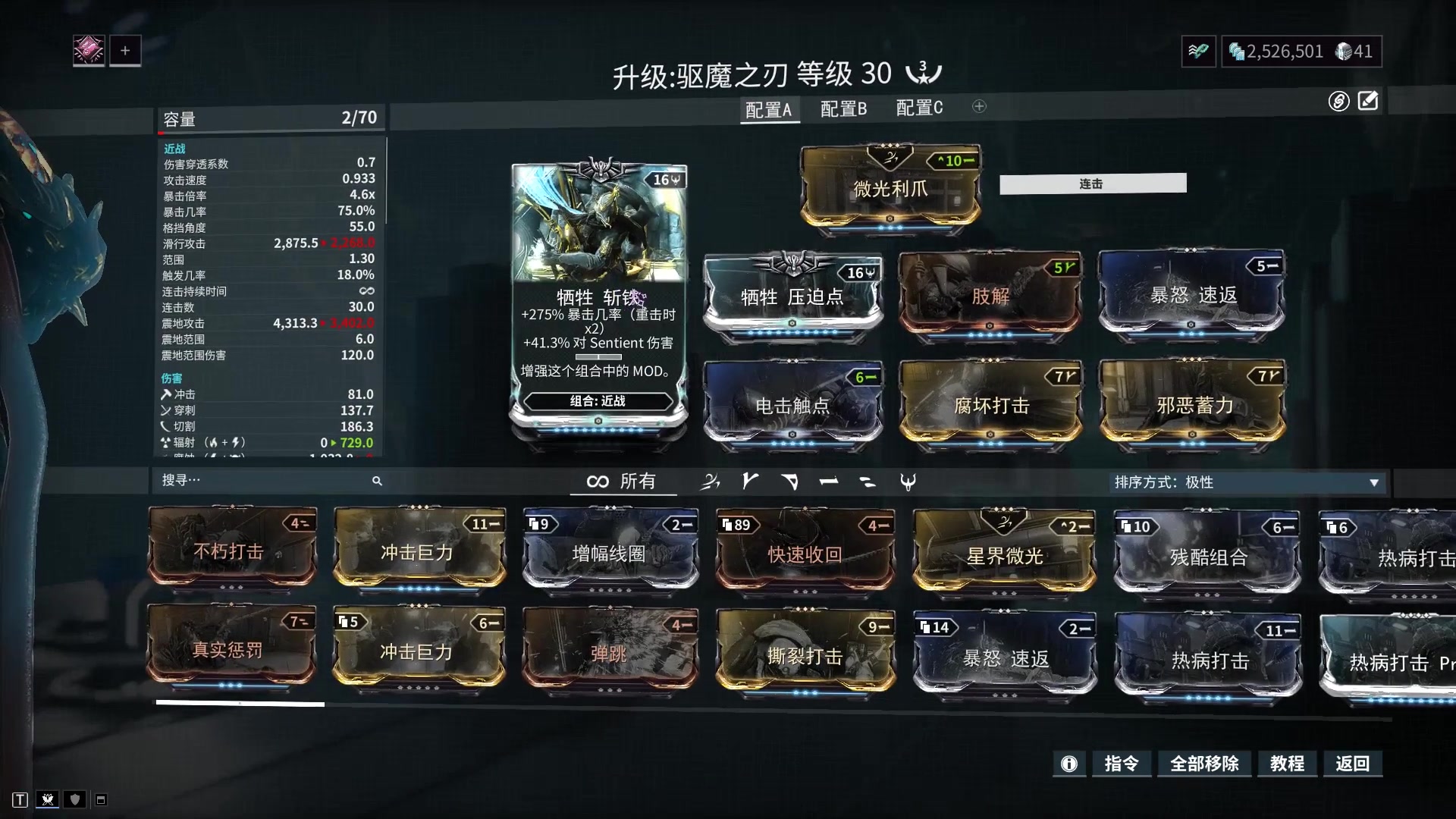Click the link loadout icon top right

(x=1338, y=101)
